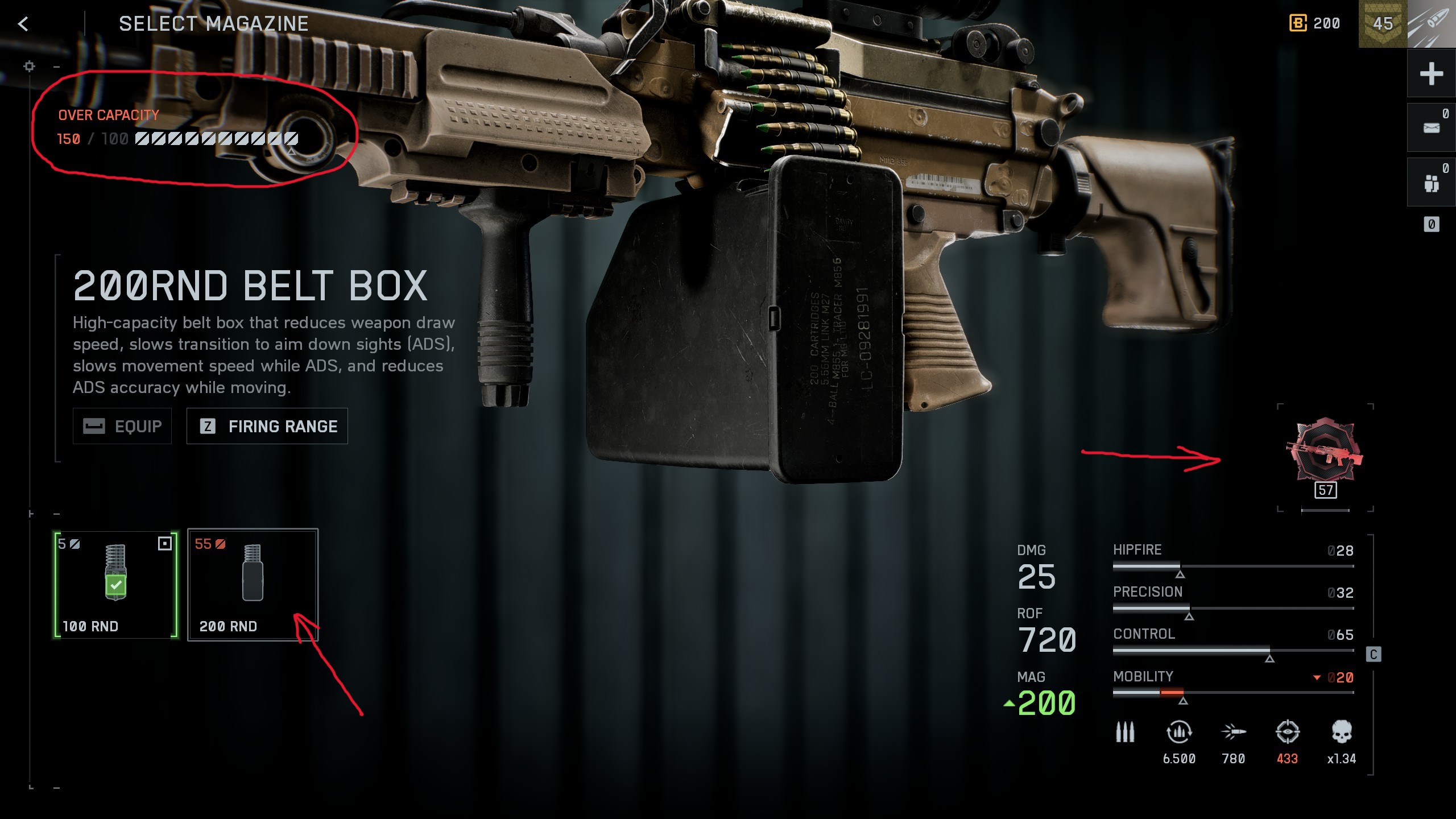The height and width of the screenshot is (819, 1456).
Task: Click the bullet icon in the top-right corner
Action: tap(1432, 24)
